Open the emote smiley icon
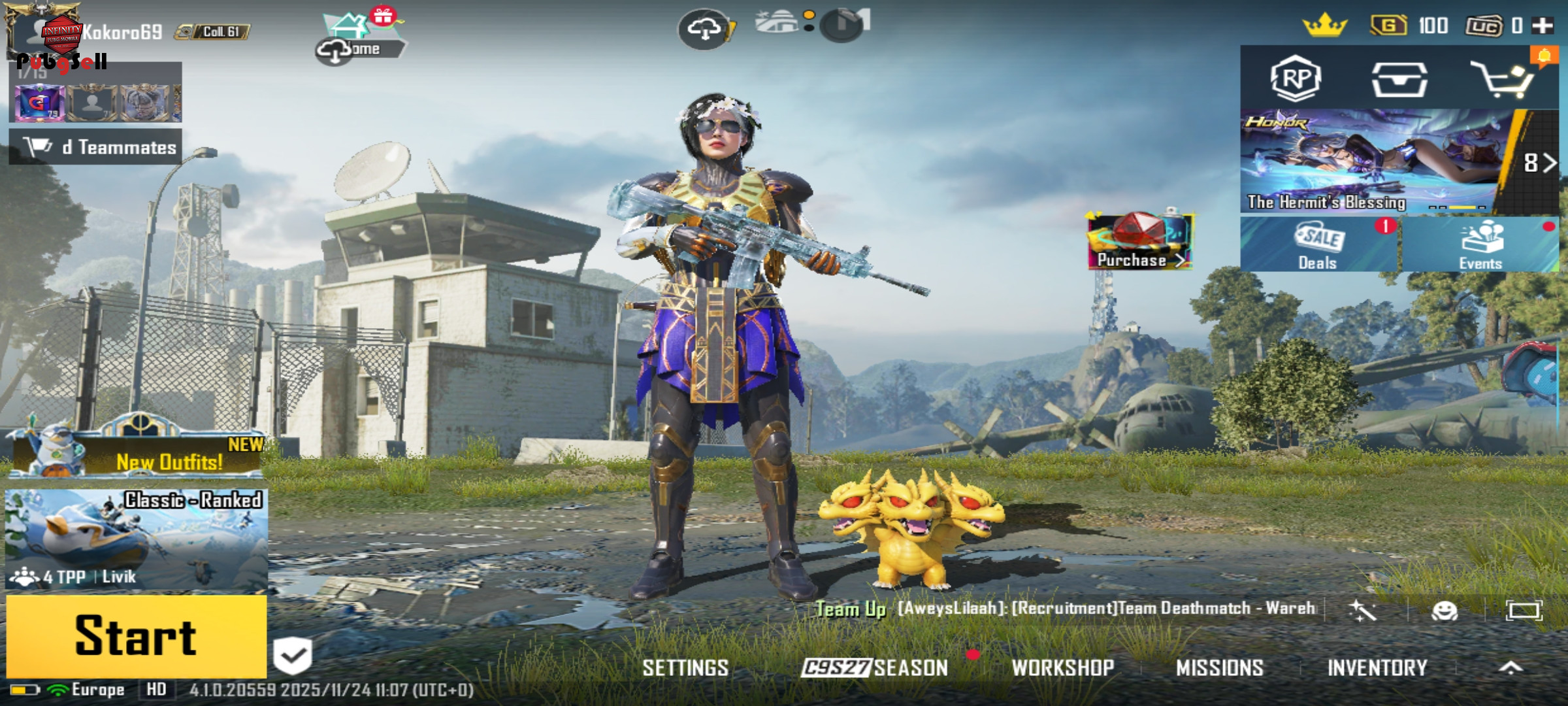1568x706 pixels. coord(1444,611)
